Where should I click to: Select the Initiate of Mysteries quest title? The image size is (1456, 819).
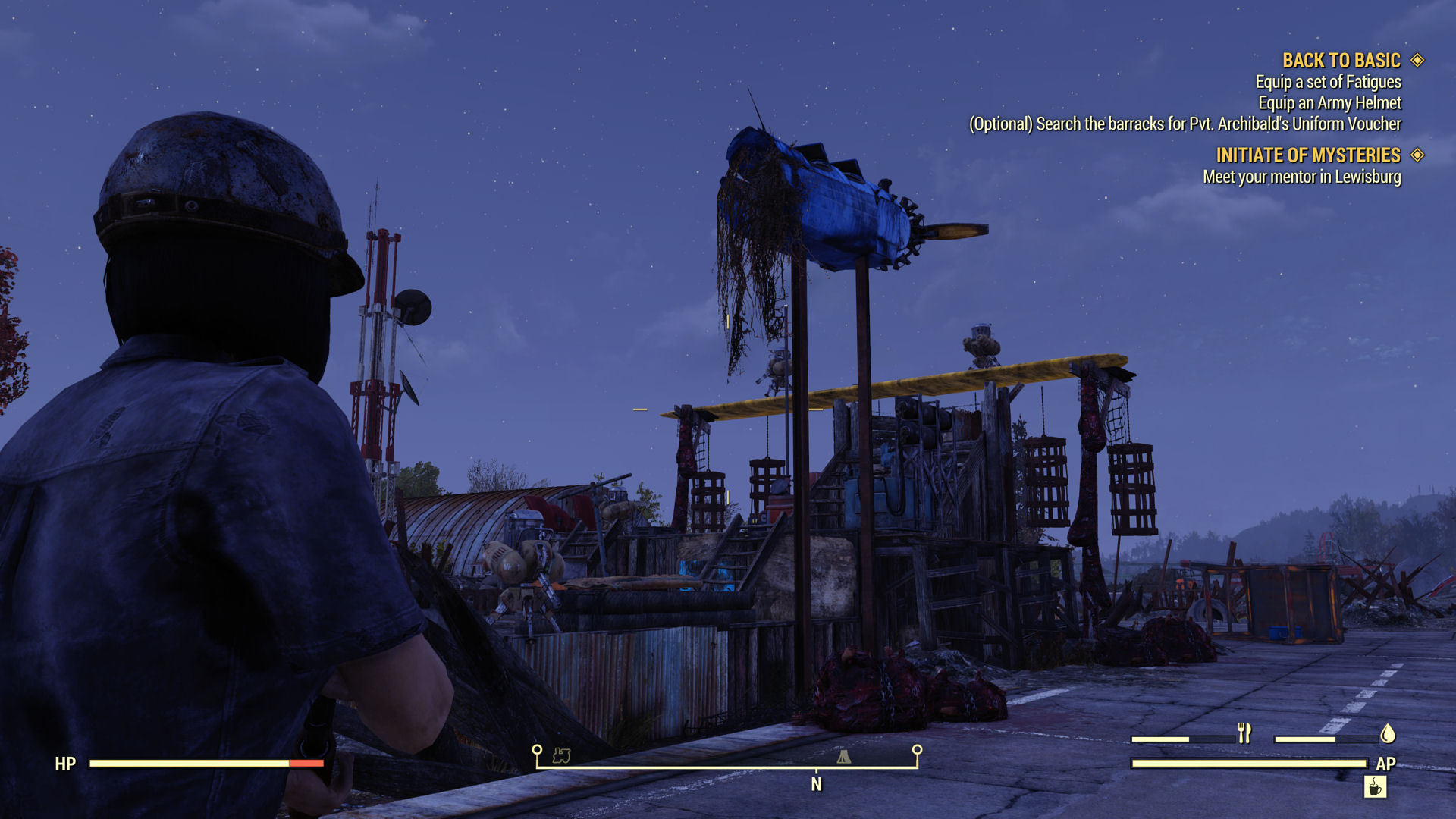coord(1307,155)
